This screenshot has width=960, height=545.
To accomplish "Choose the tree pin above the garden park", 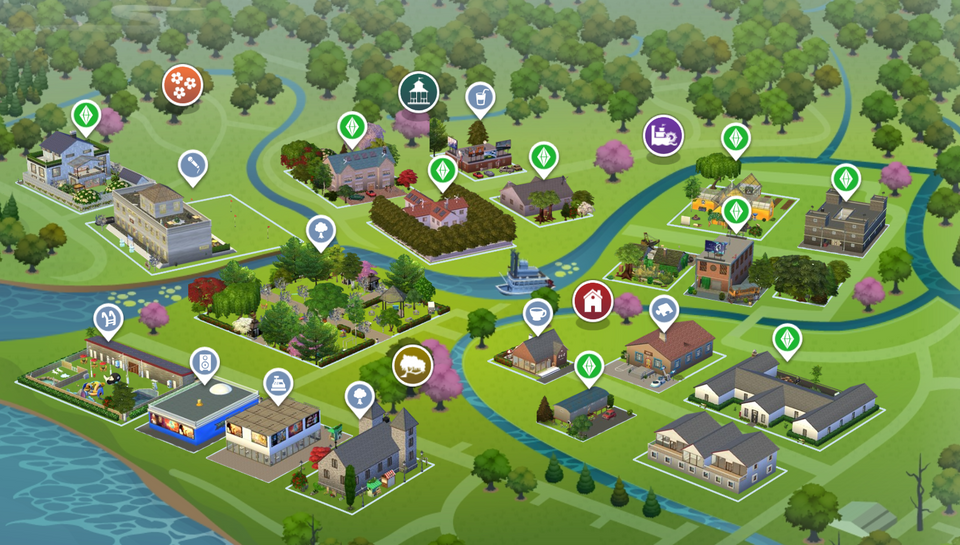I will click(x=320, y=230).
